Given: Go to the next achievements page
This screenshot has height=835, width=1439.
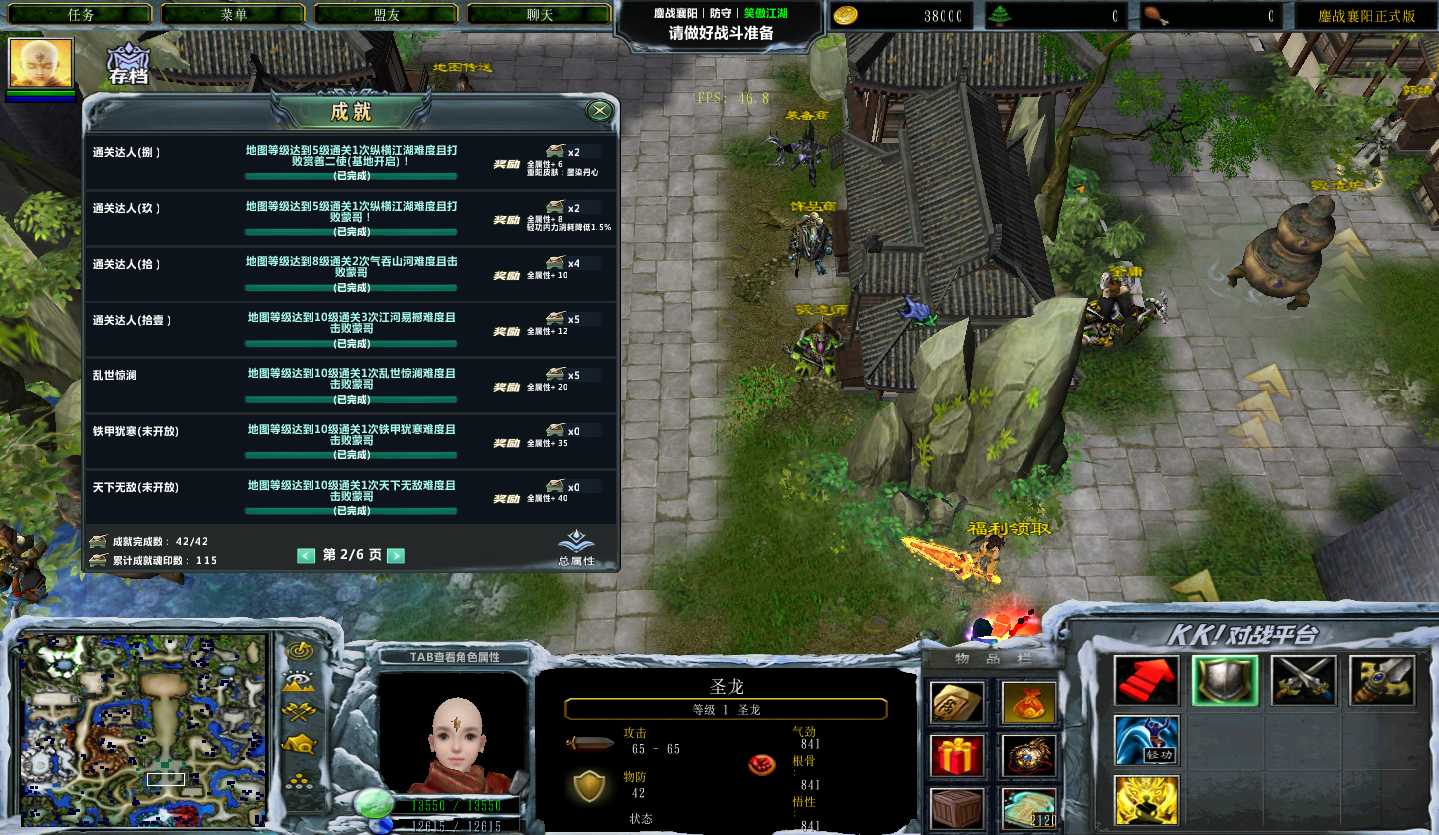Looking at the screenshot, I should pyautogui.click(x=396, y=556).
